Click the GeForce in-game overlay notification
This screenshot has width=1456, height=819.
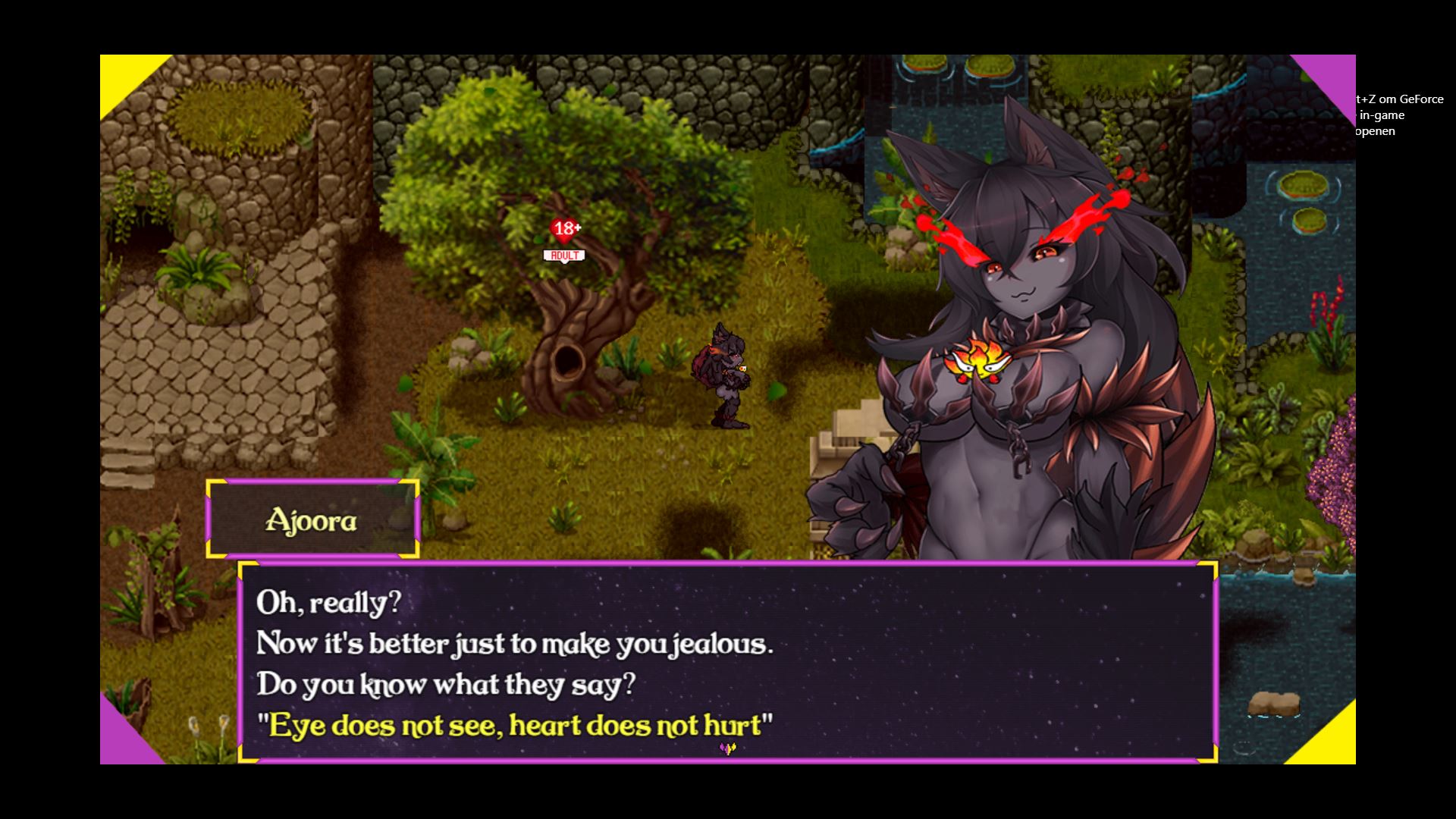point(1400,115)
